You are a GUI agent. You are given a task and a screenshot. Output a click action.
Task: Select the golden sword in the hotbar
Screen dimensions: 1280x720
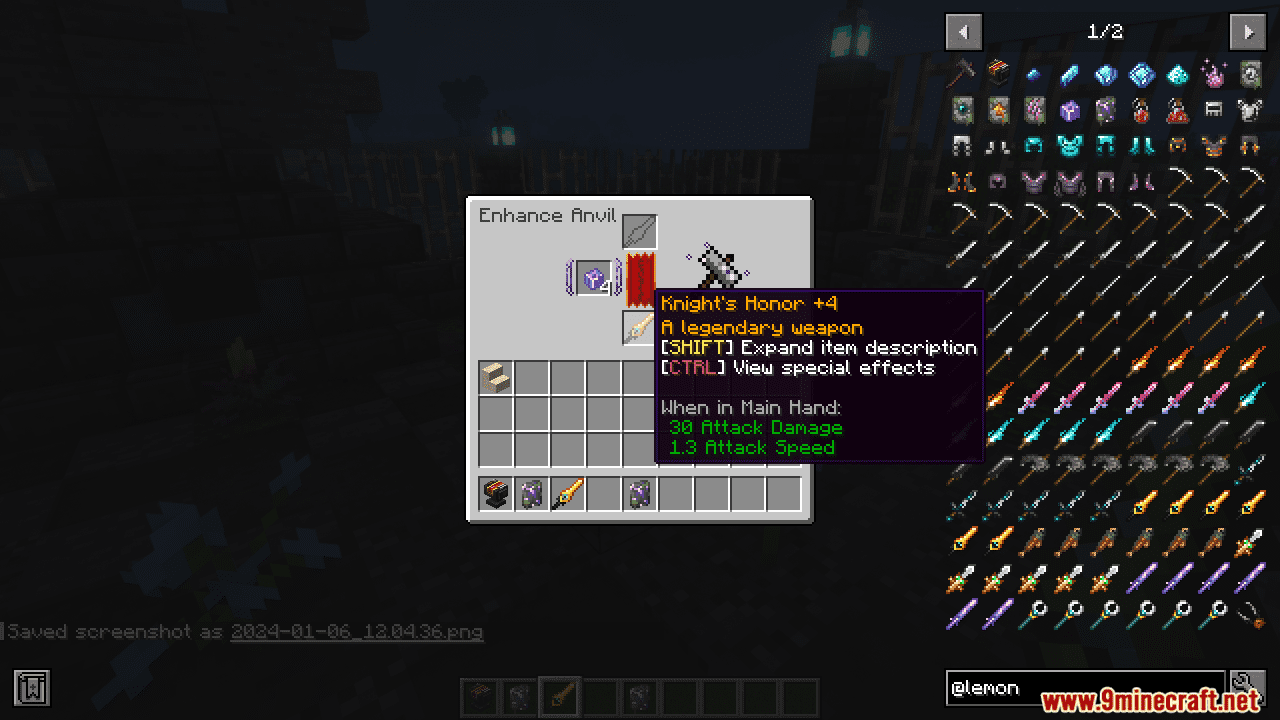pos(567,493)
